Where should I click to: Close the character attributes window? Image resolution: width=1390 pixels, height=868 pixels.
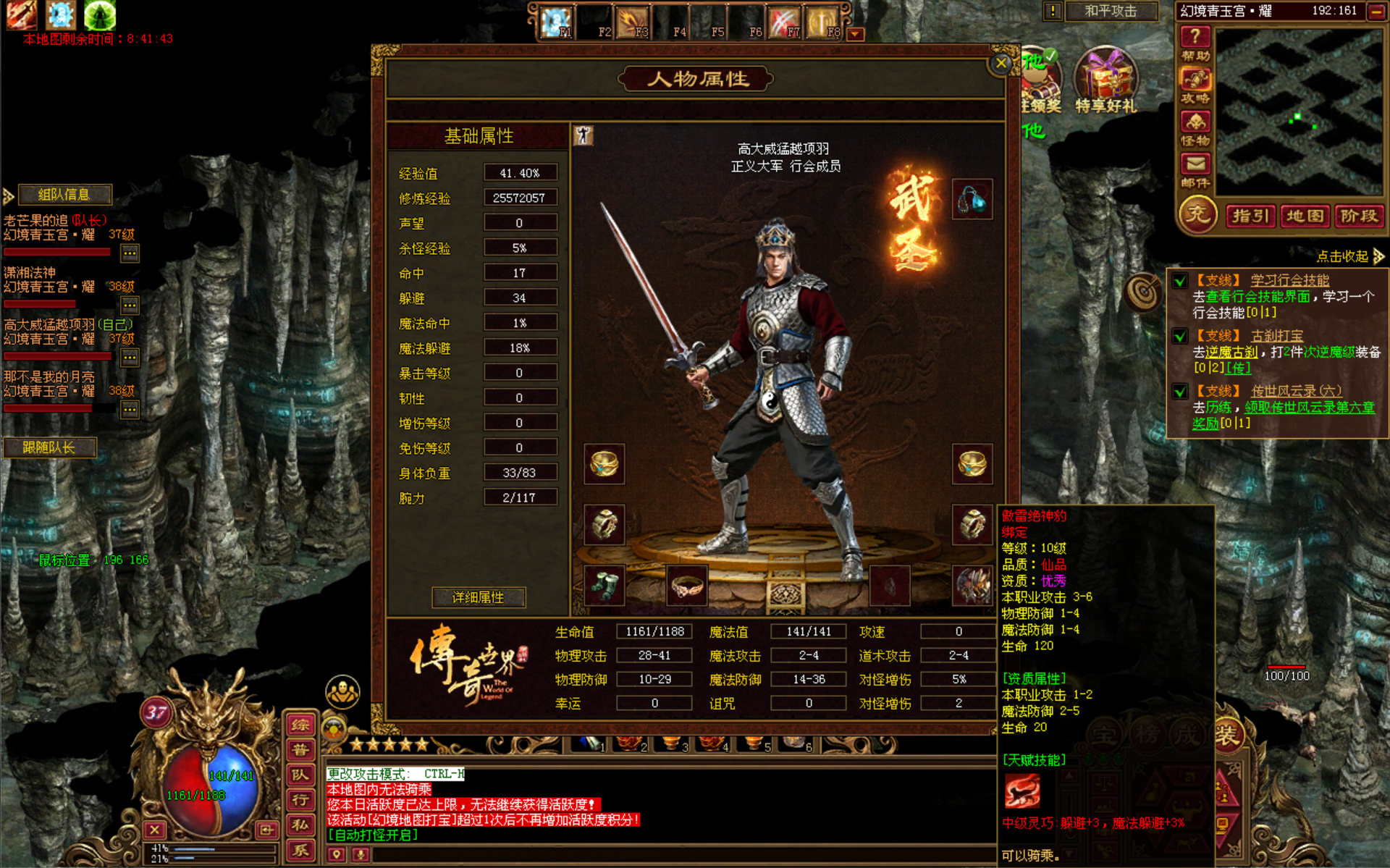(1001, 64)
